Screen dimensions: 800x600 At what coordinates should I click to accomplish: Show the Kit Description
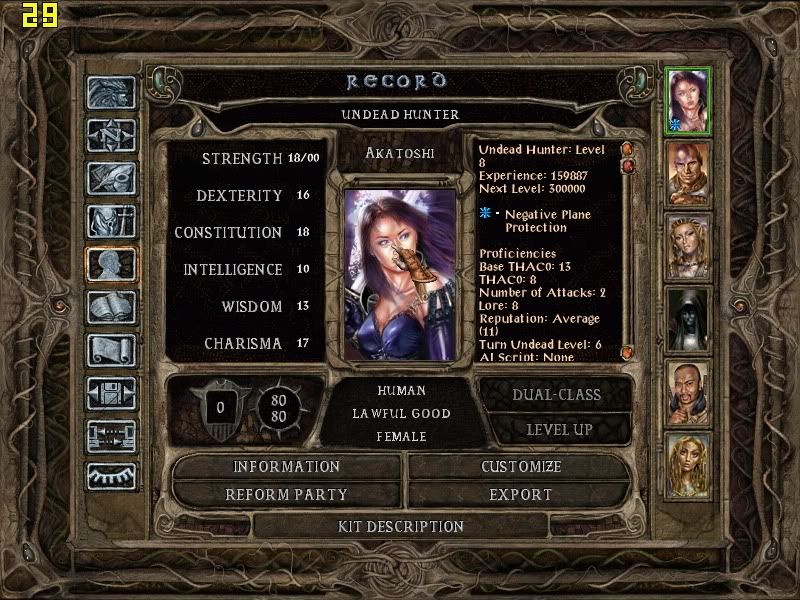[401, 526]
